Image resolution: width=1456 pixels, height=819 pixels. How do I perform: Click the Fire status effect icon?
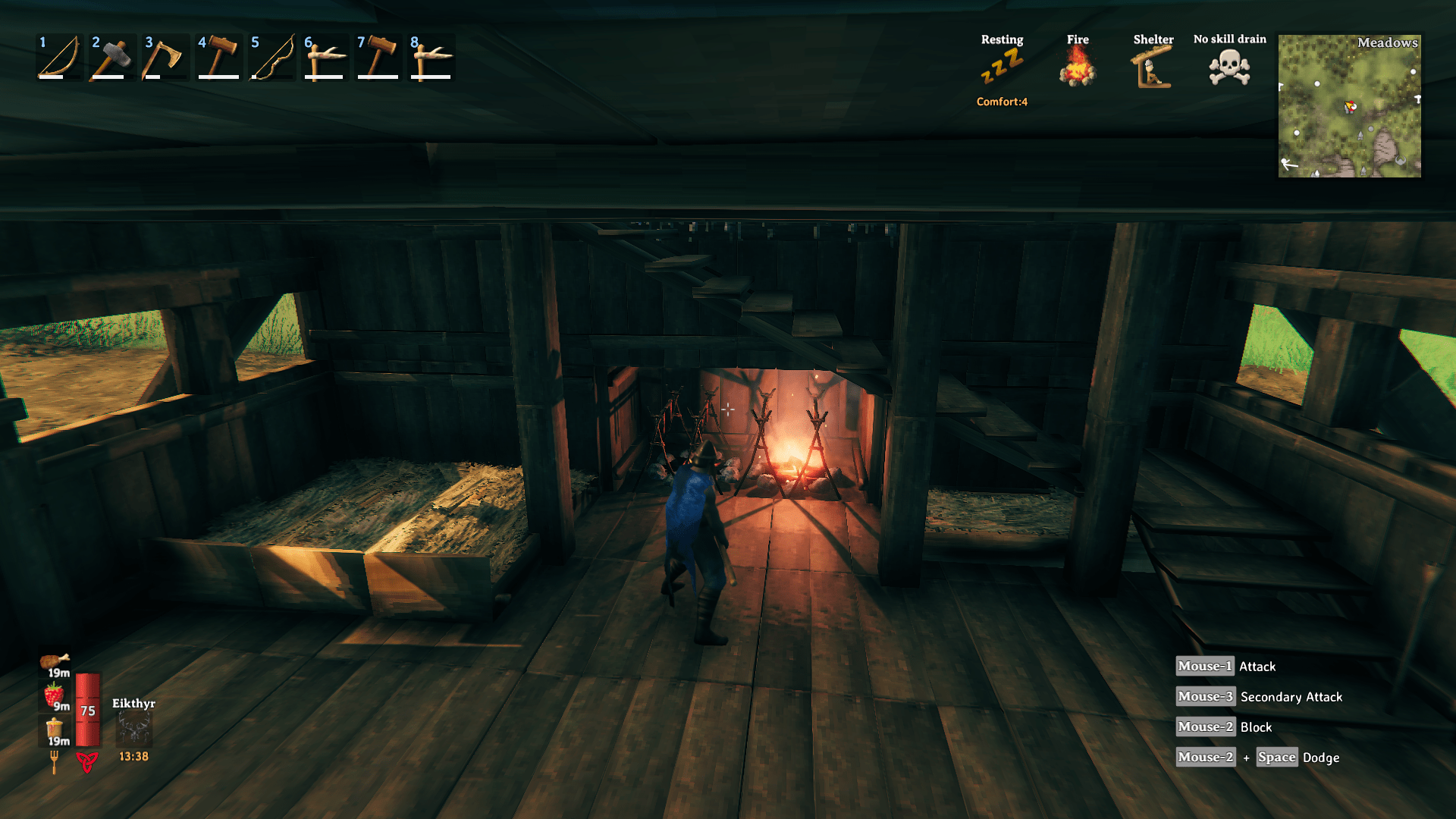pos(1078,67)
